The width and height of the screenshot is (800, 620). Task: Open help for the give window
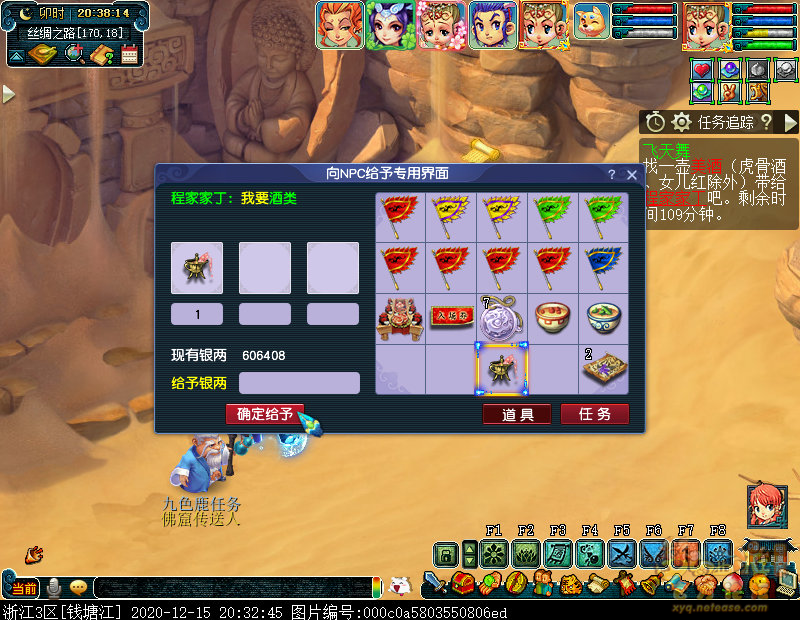(x=612, y=174)
